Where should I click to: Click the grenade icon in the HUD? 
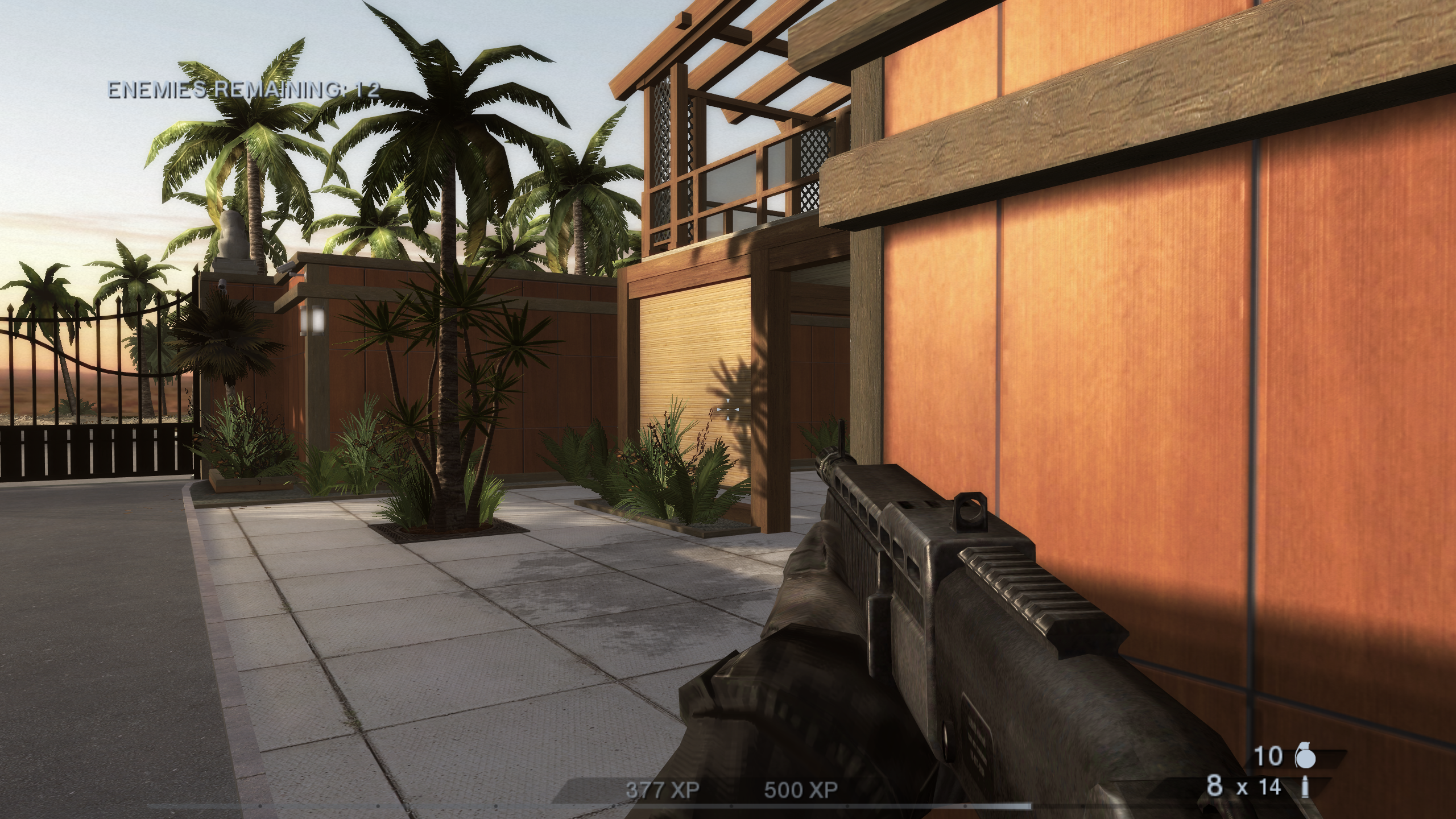[1306, 755]
